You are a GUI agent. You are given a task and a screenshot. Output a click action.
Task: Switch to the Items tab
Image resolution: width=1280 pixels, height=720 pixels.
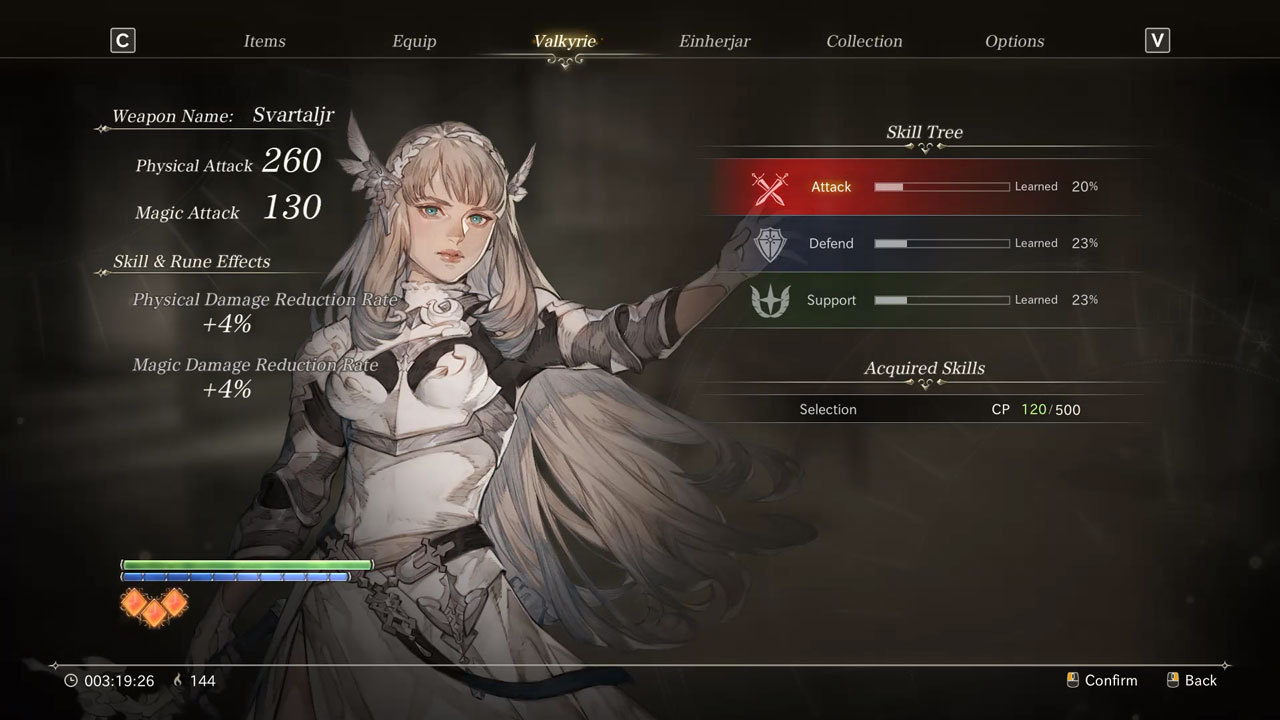click(x=264, y=41)
